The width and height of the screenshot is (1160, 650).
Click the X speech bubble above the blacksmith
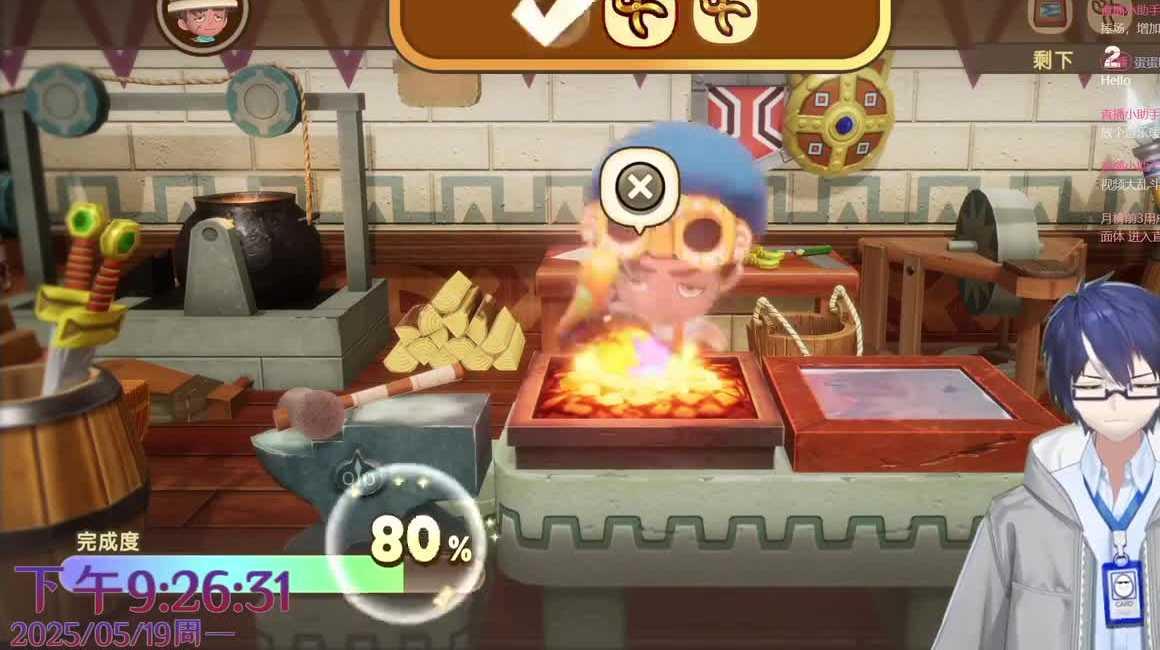(641, 187)
